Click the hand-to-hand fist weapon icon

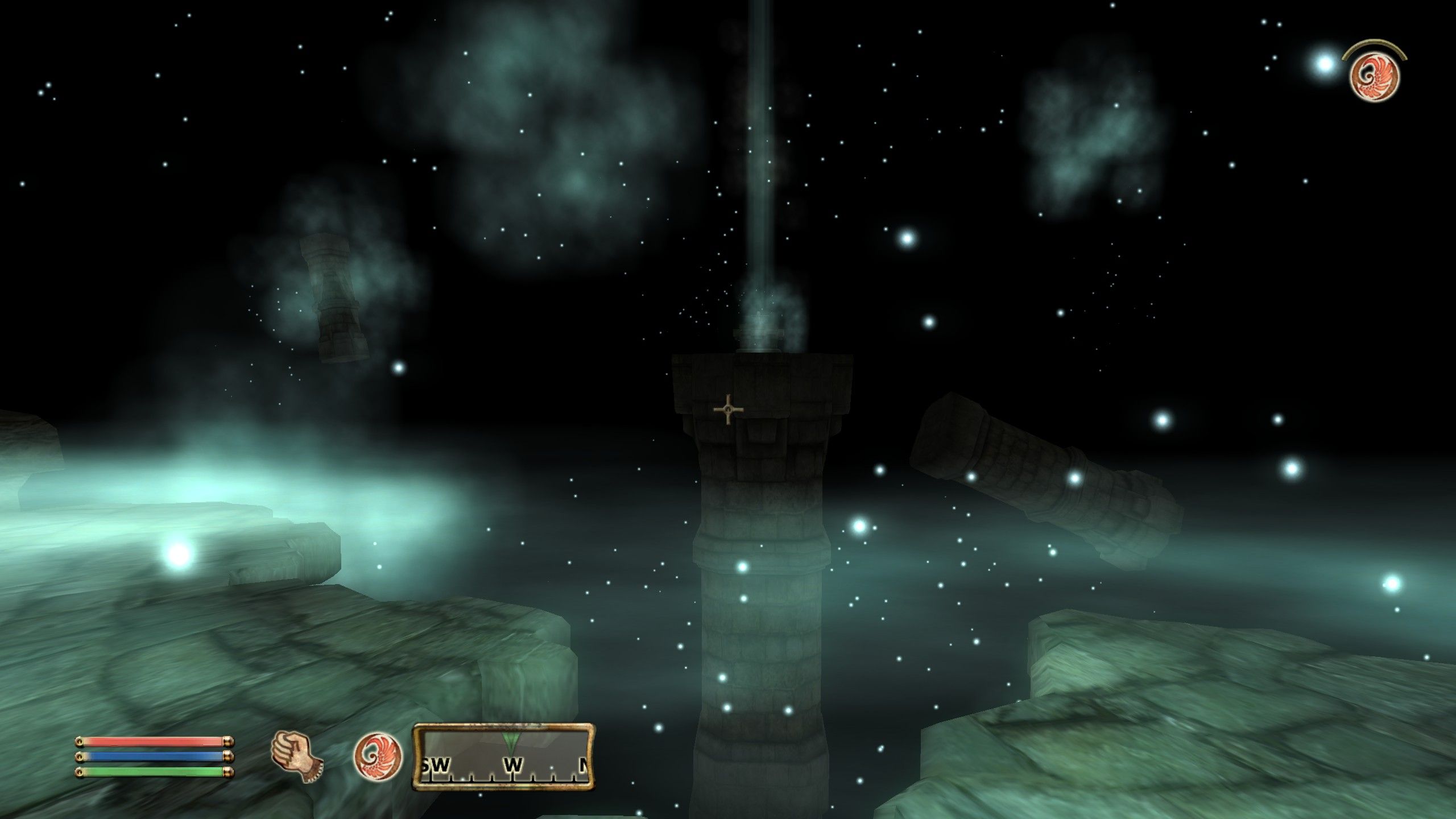296,756
